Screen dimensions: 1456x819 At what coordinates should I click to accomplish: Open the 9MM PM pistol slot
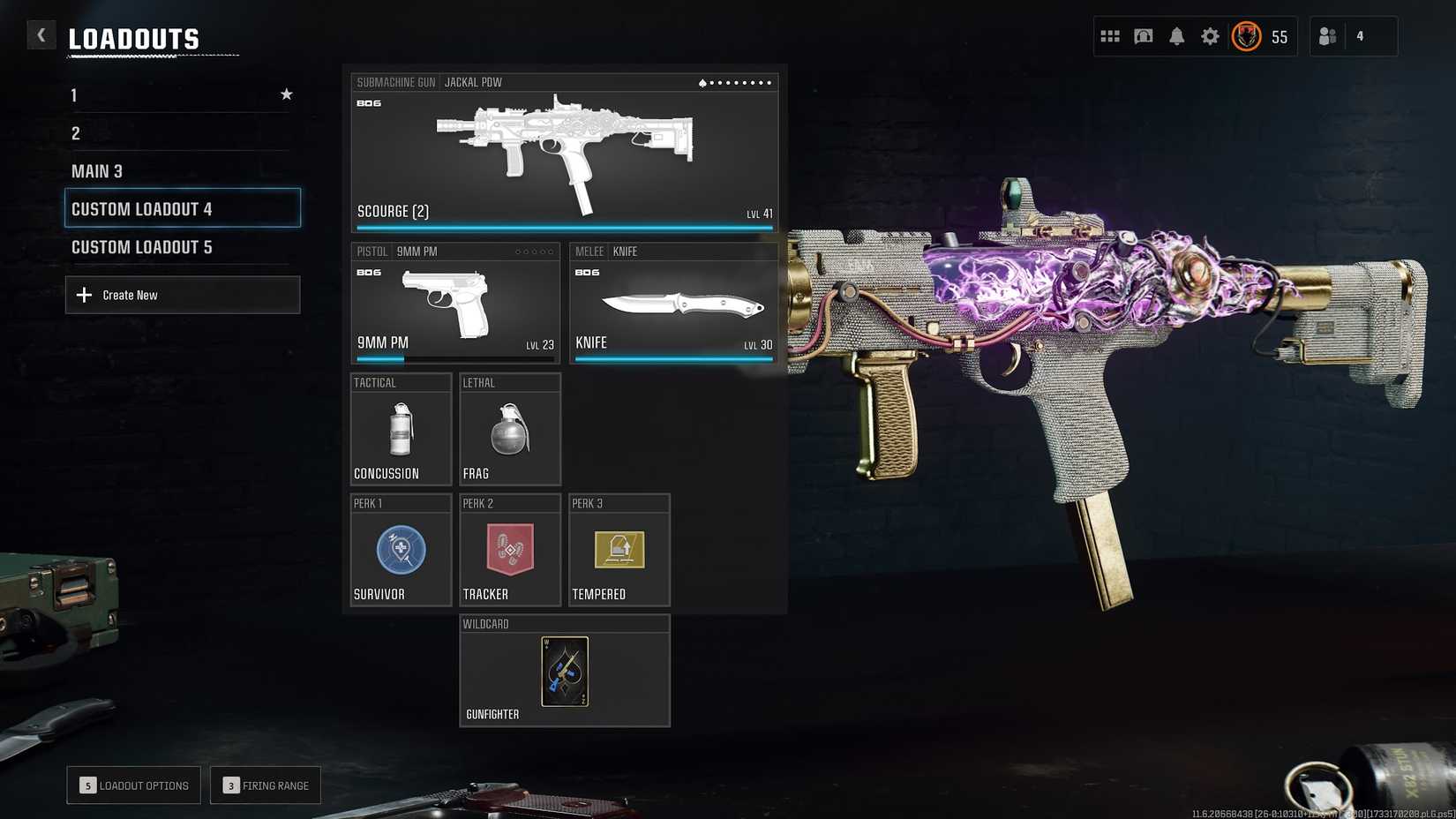pos(455,304)
